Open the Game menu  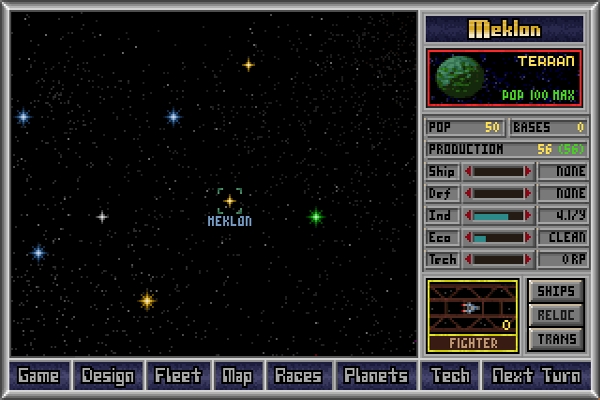click(x=39, y=376)
